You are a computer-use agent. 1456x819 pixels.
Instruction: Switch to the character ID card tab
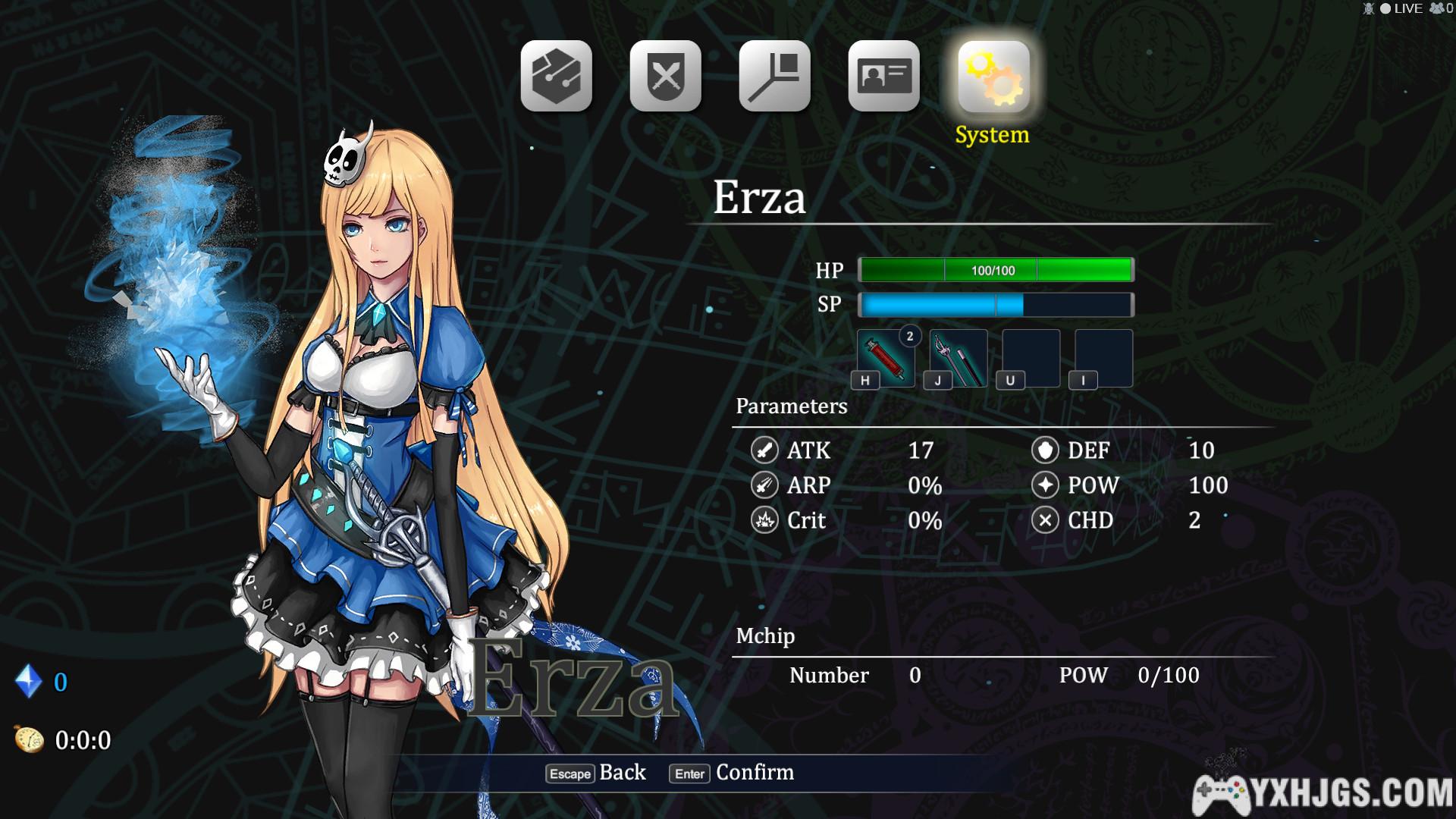point(883,77)
